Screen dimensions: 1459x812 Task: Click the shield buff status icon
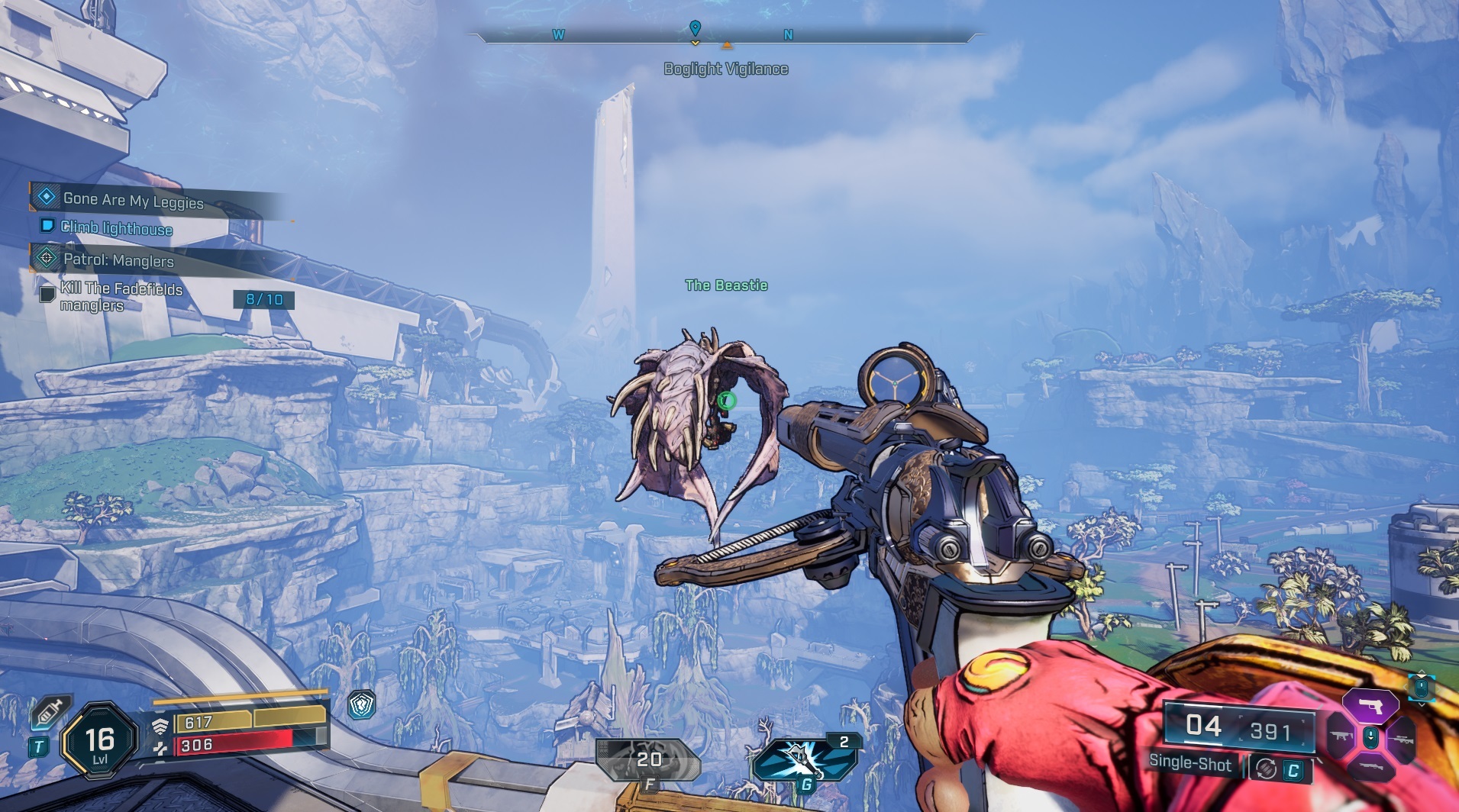coord(361,705)
